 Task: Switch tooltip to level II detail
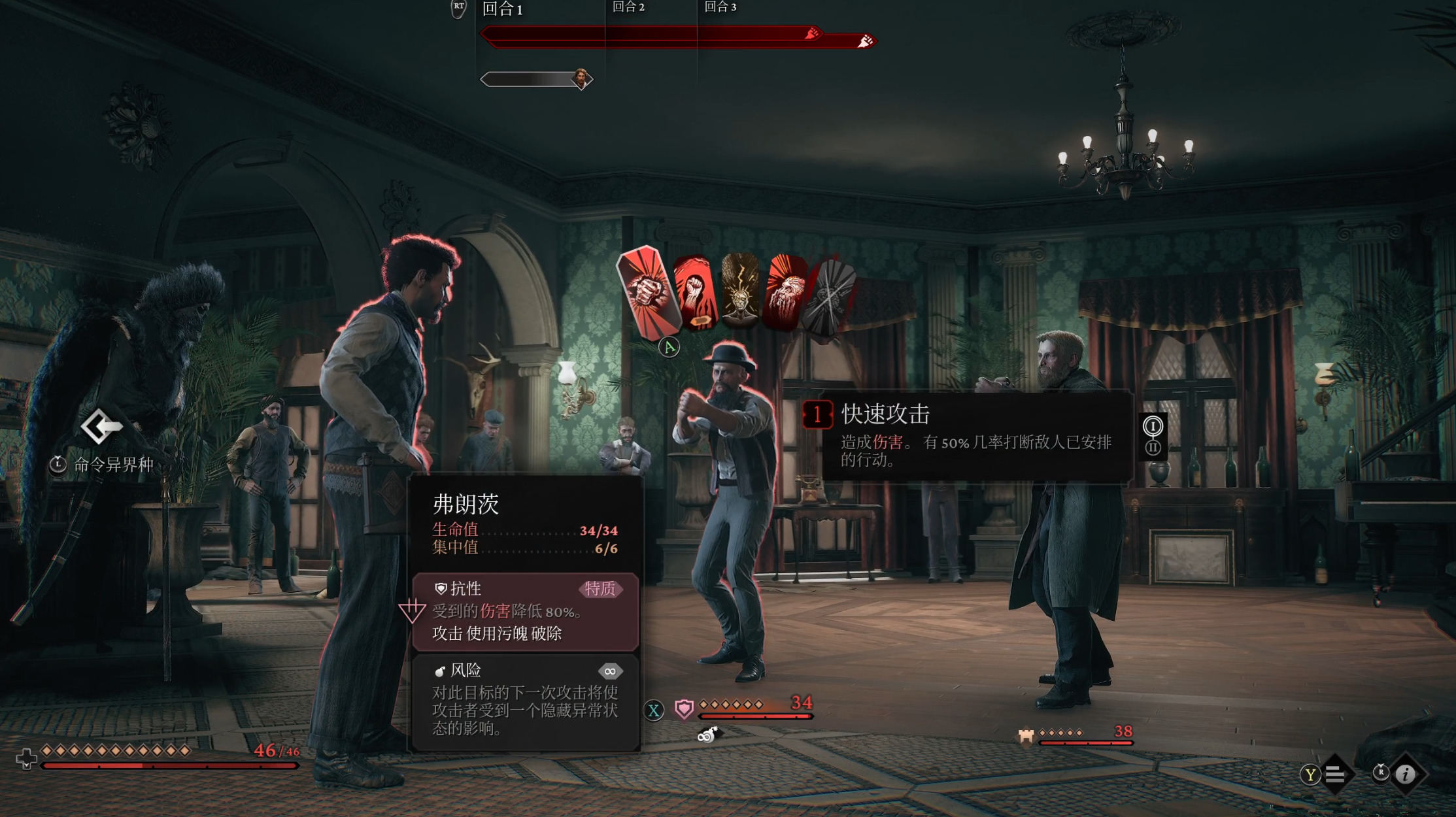1153,448
